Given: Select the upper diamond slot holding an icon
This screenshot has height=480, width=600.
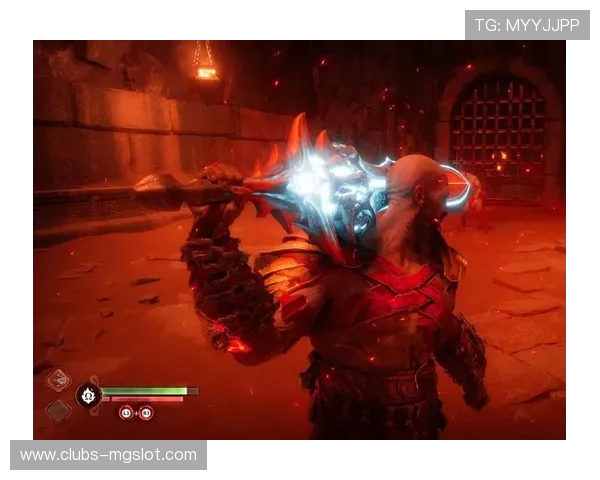Looking at the screenshot, I should click(x=59, y=380).
